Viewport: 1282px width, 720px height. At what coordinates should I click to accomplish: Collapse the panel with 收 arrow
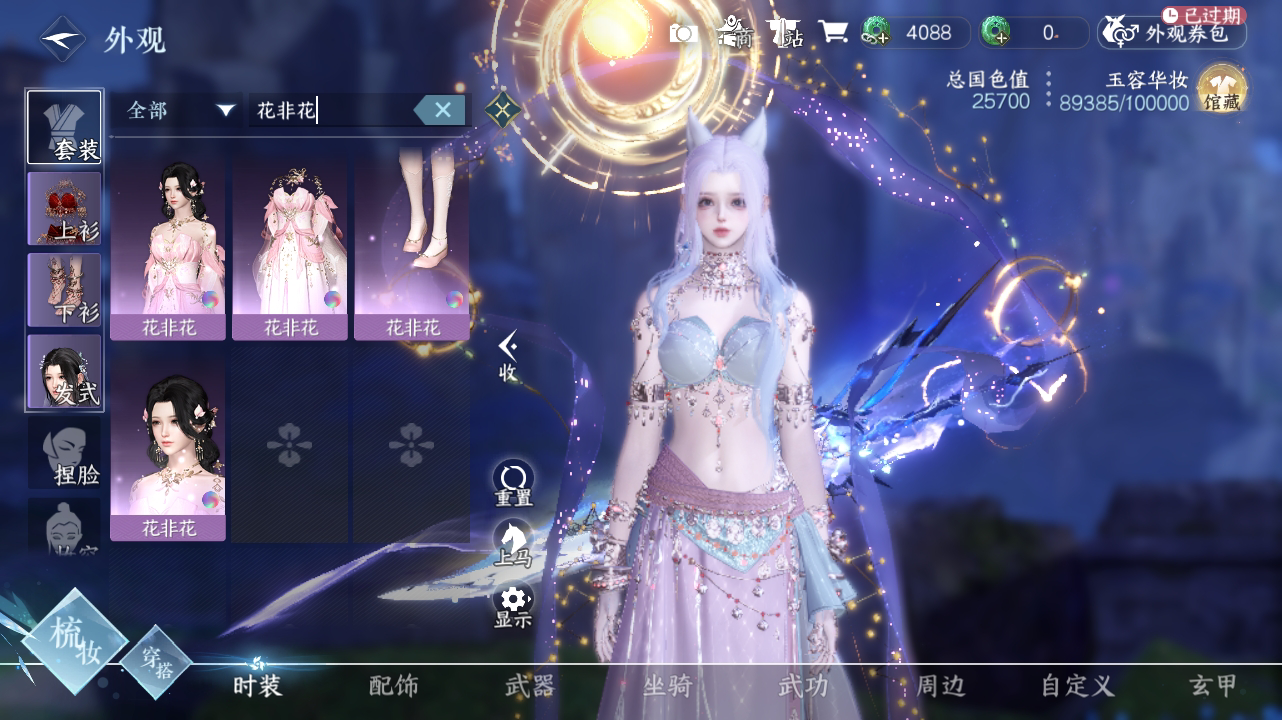[508, 356]
